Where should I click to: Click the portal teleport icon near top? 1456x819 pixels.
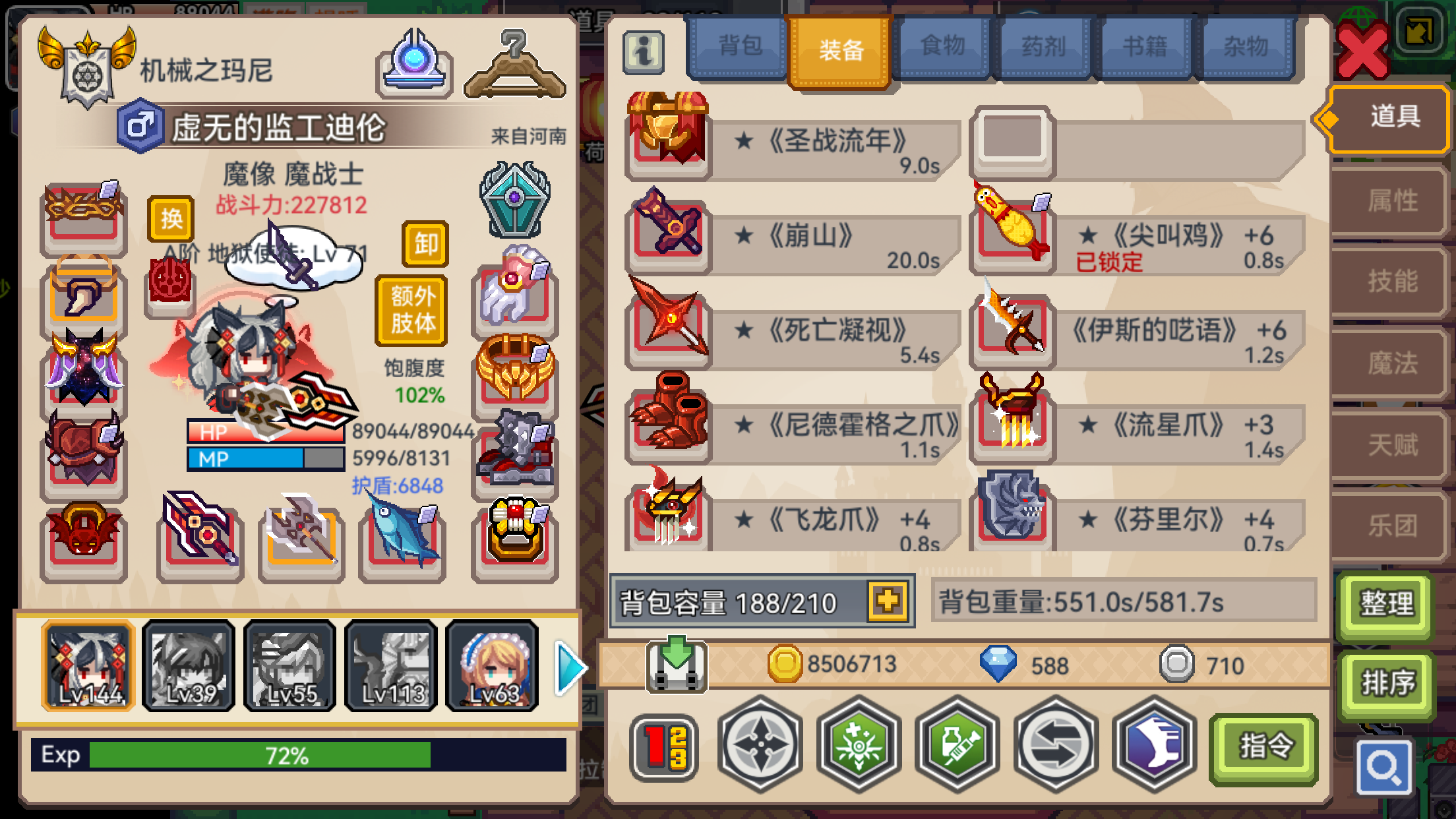(x=414, y=66)
